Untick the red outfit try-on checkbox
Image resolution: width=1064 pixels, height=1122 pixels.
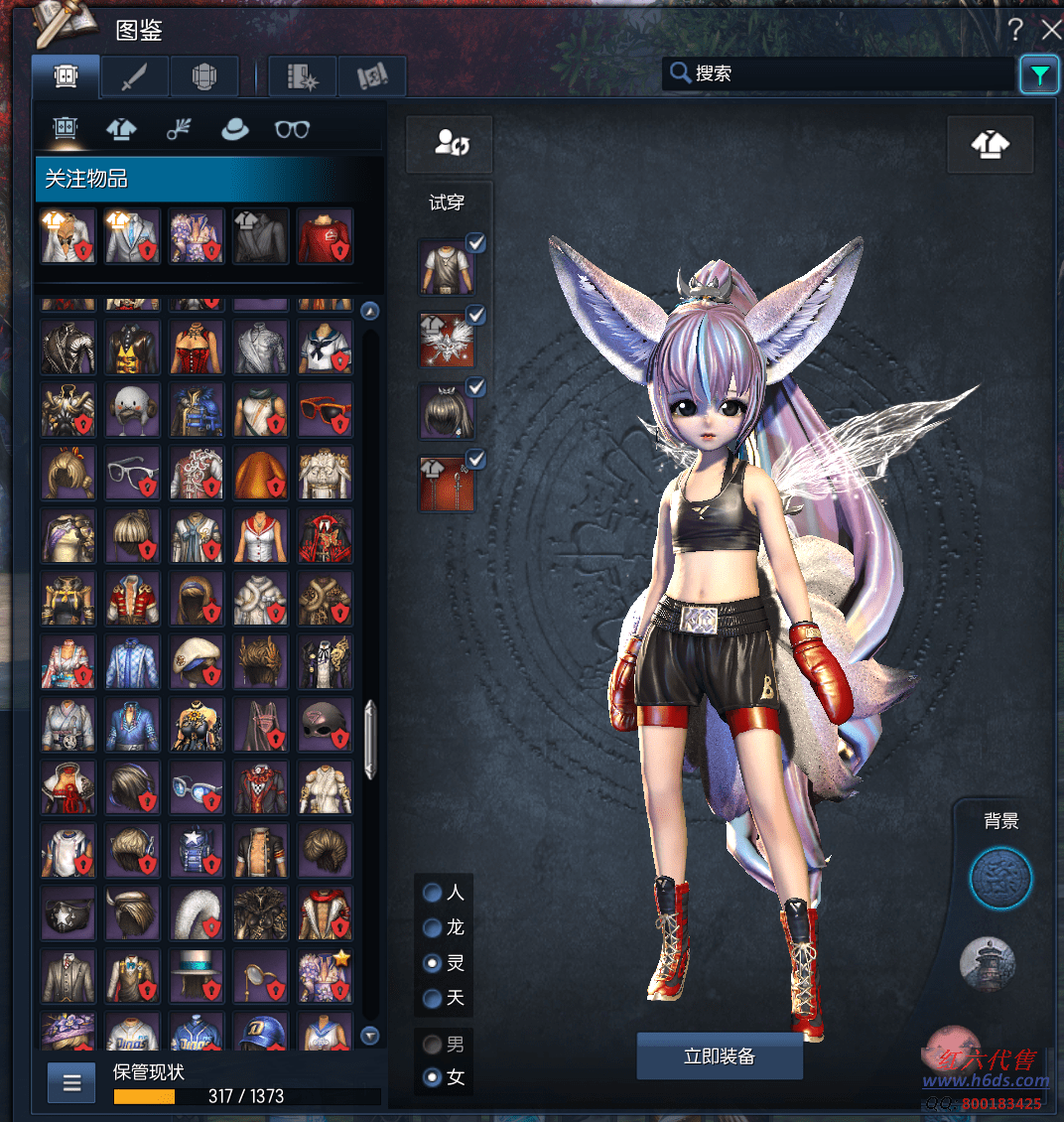click(476, 460)
